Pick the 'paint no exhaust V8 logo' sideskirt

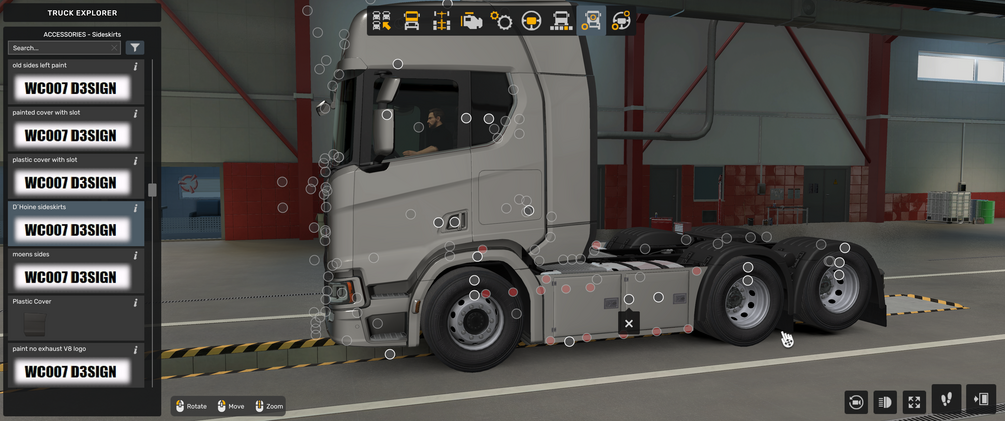[71, 371]
